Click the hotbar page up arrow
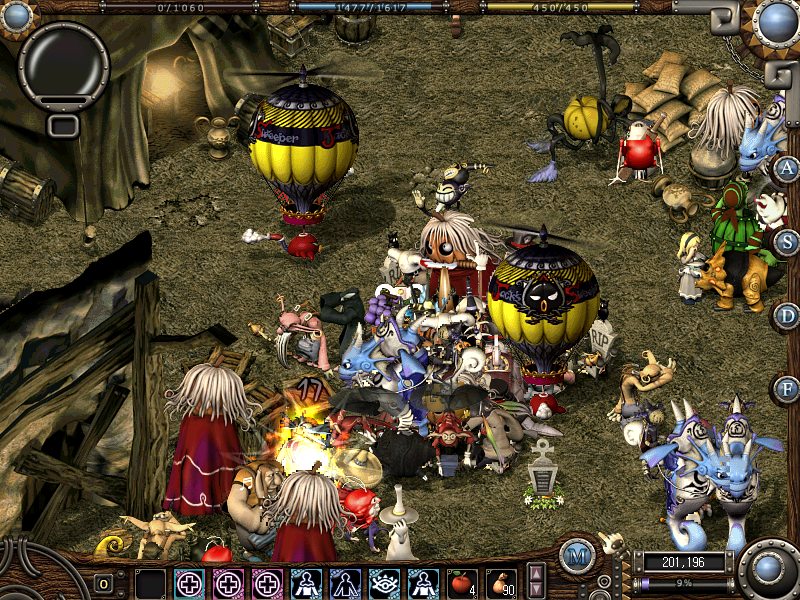The image size is (800, 600). click(x=536, y=574)
